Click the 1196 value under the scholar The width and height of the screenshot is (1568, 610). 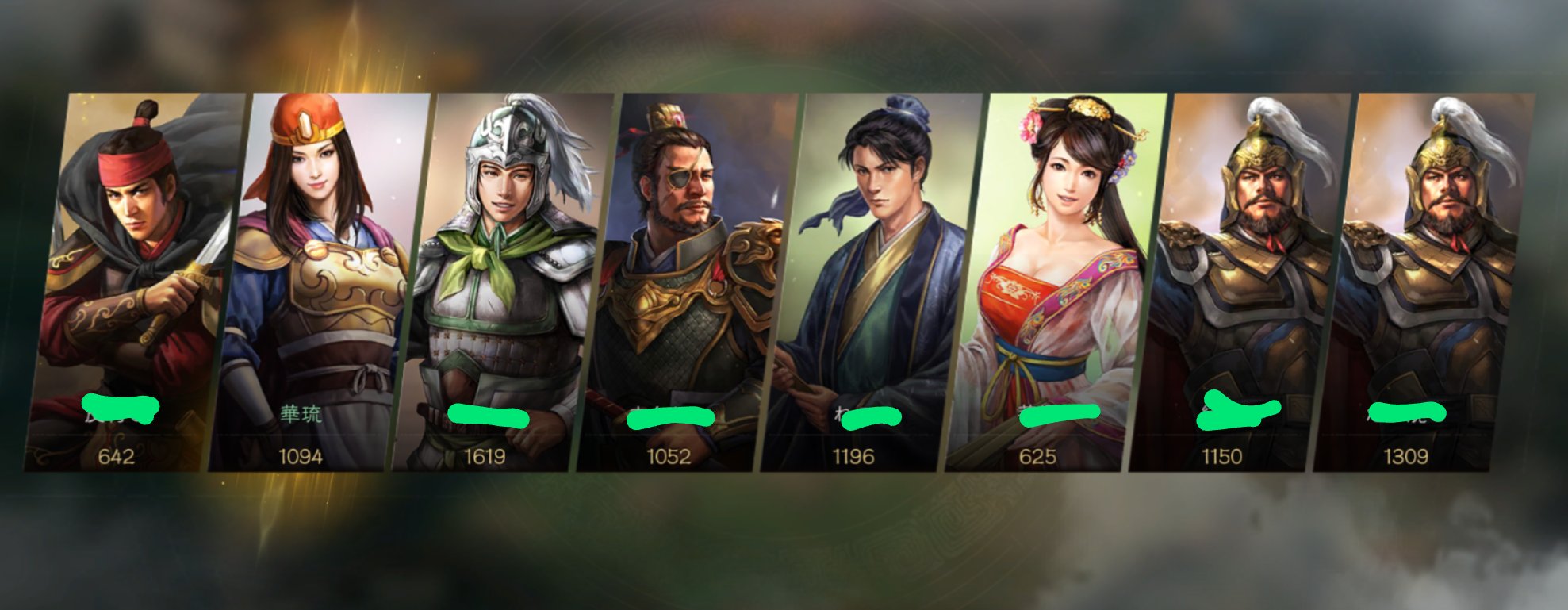pos(854,456)
